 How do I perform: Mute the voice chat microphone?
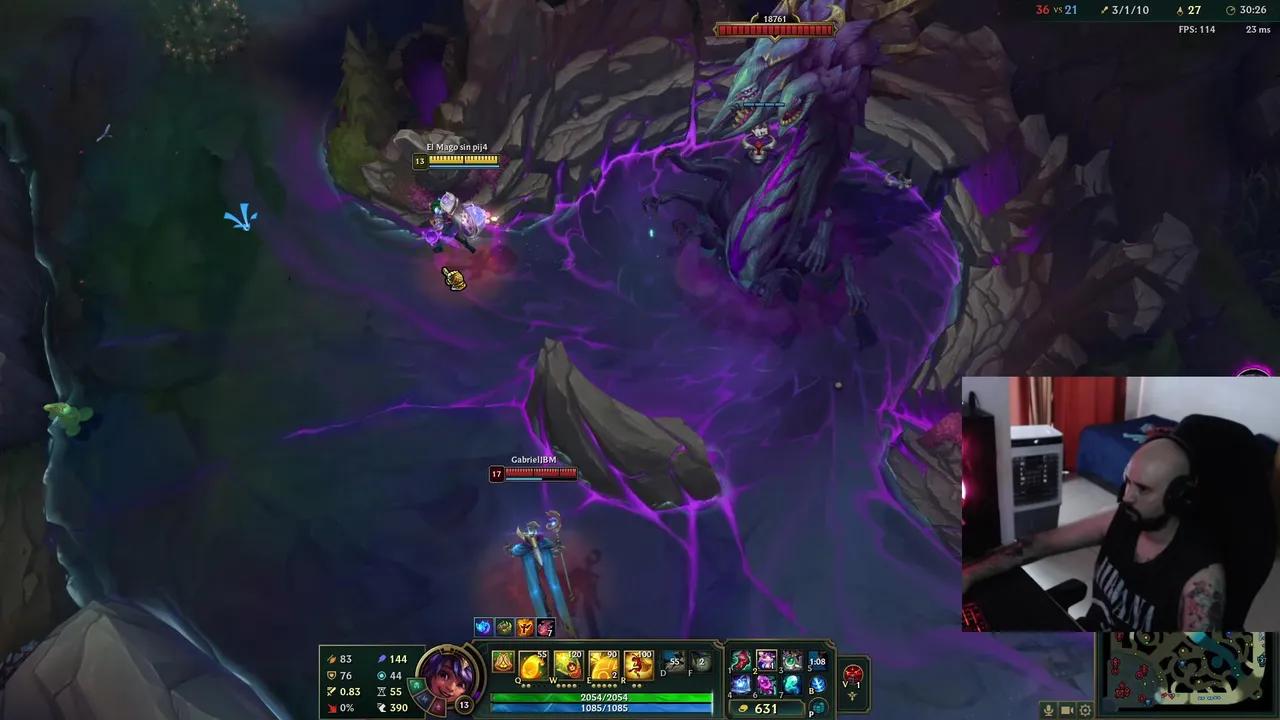pyautogui.click(x=1048, y=708)
